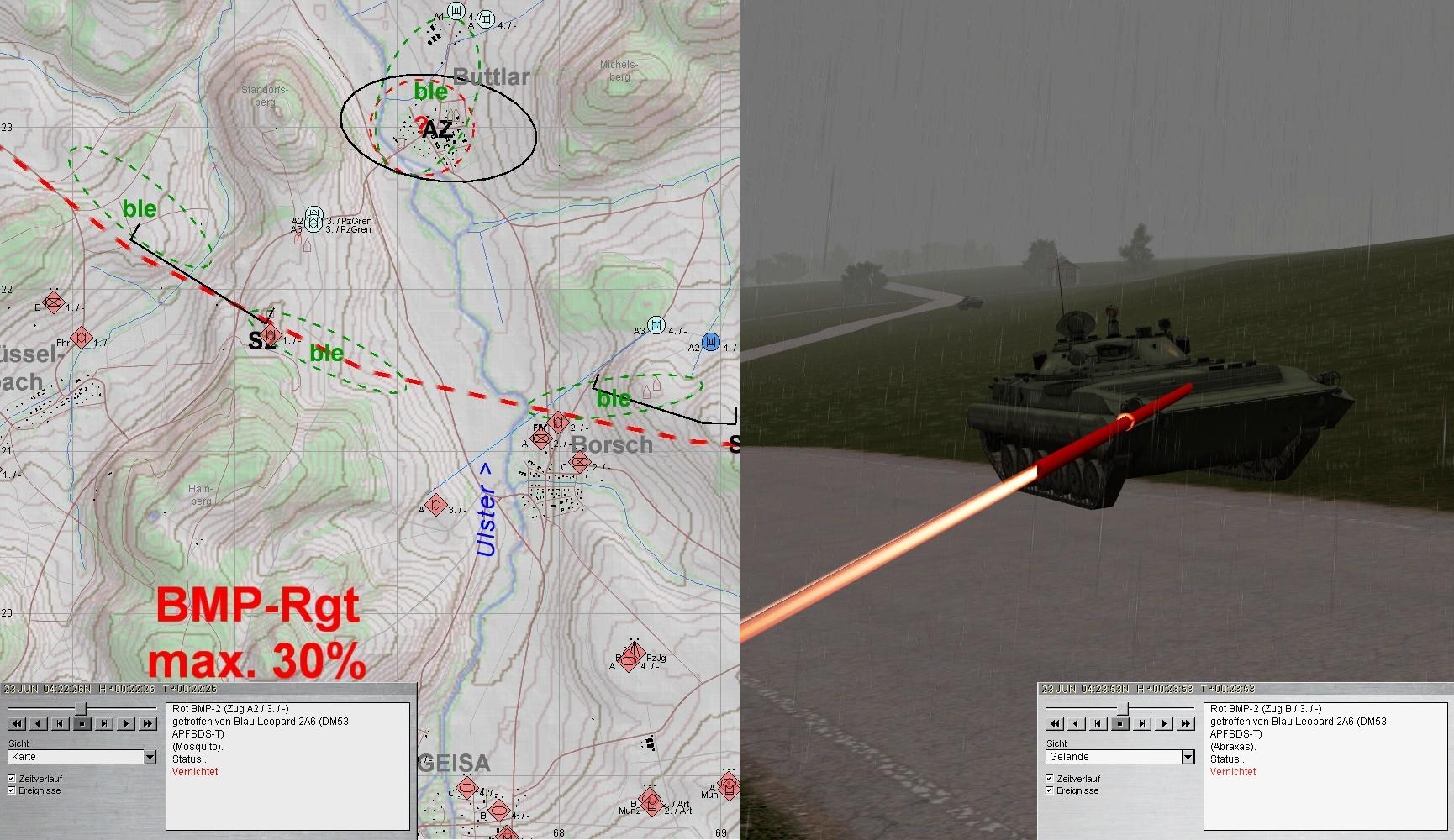
Task: Click the timeline slider handle in Gelände panel
Action: (1122, 709)
